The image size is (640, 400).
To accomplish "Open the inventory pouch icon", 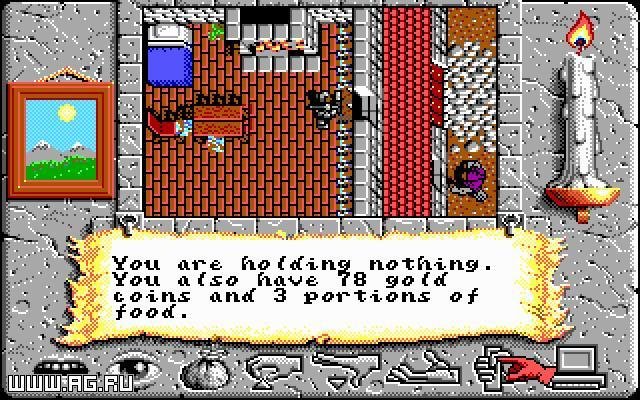I will tap(207, 370).
